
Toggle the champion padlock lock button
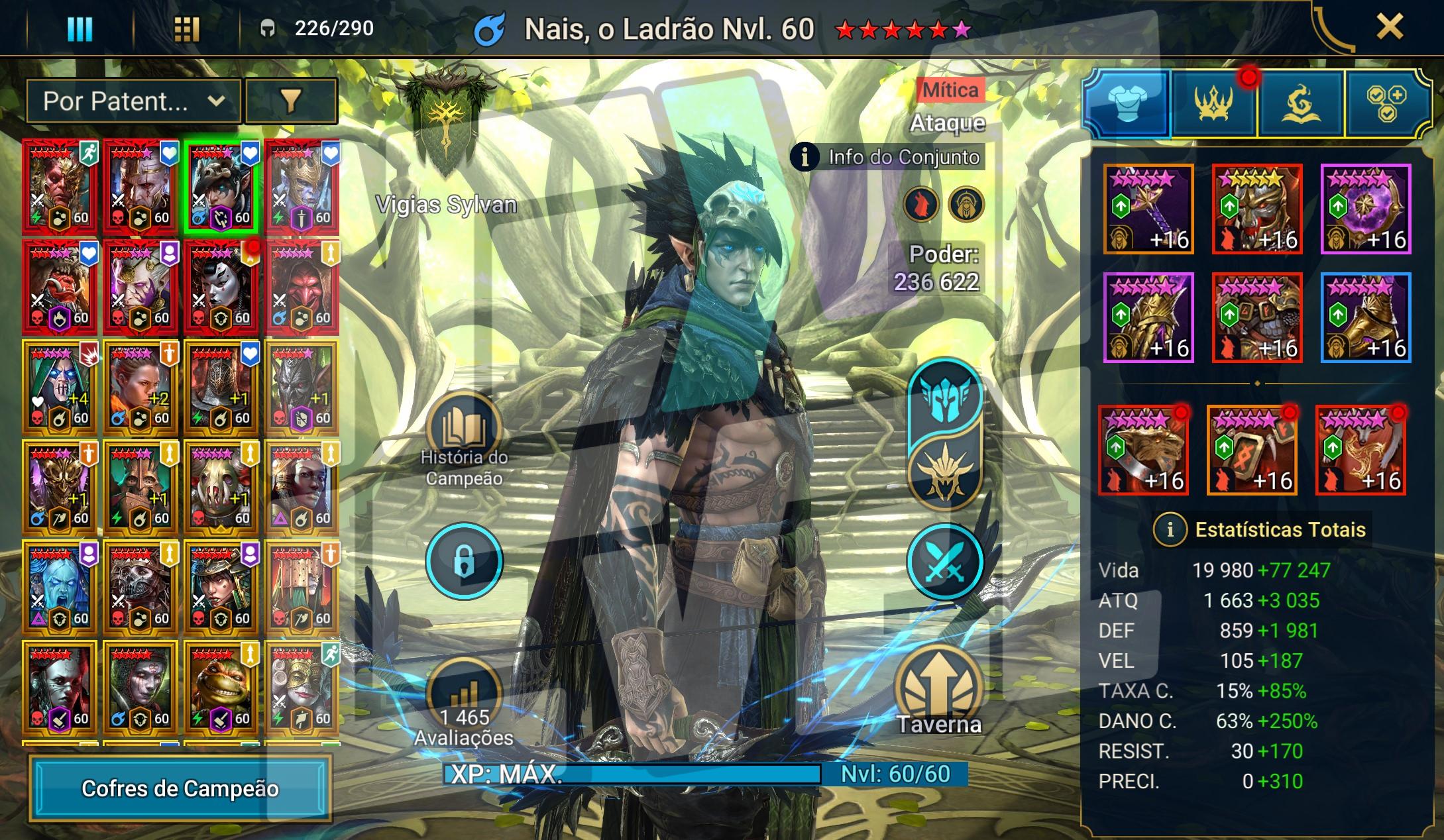coord(464,561)
